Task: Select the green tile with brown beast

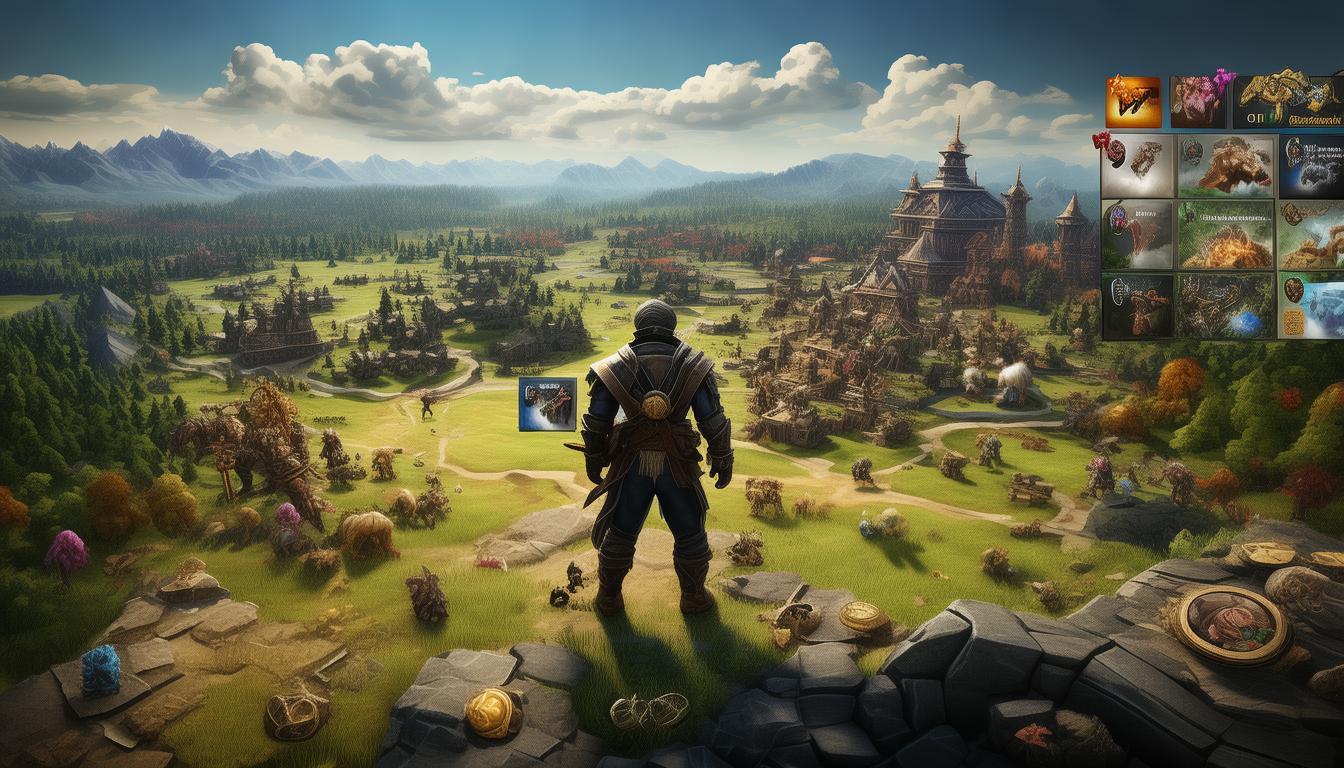Action: point(1225,166)
